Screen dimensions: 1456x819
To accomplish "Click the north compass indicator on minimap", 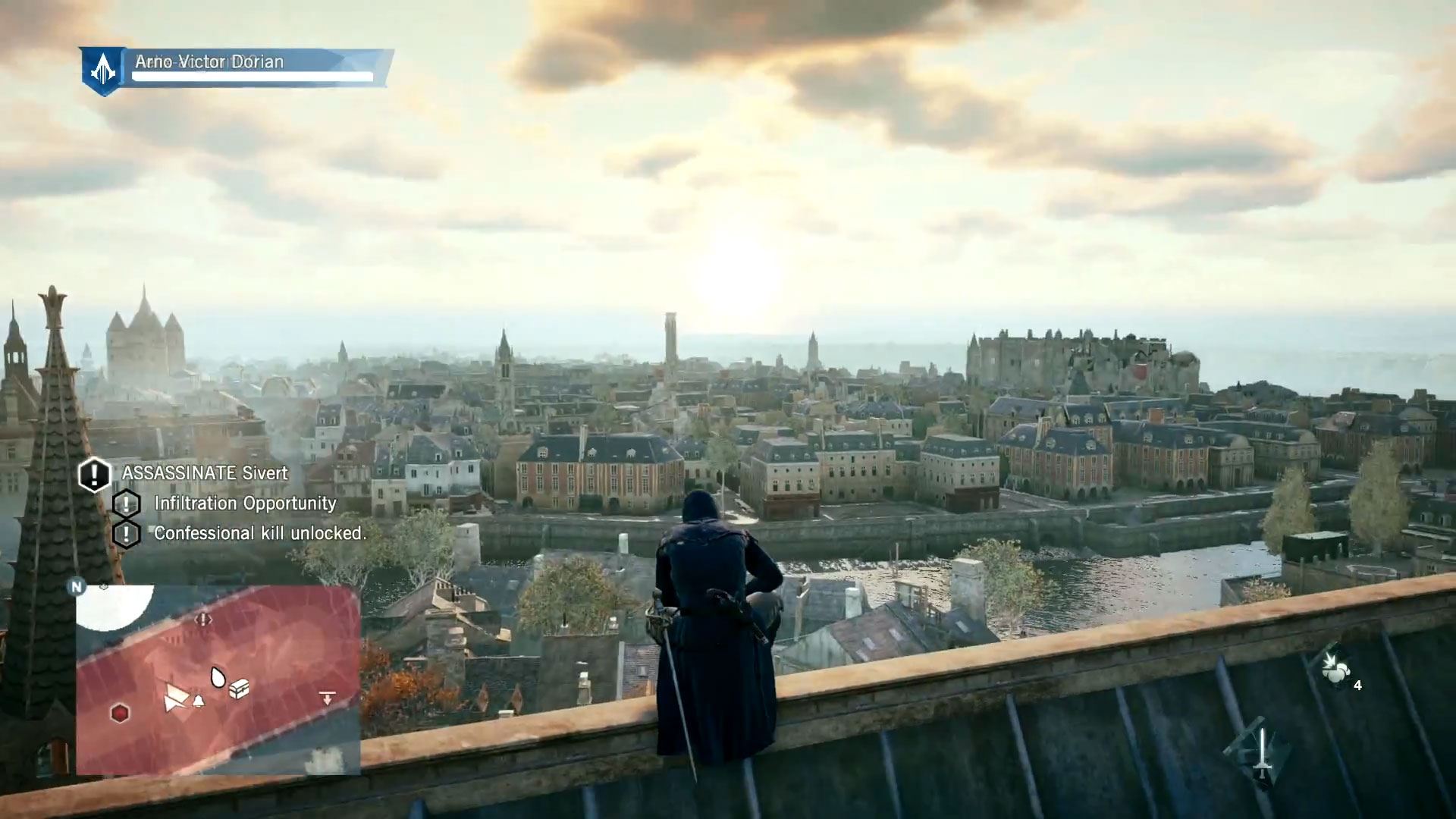I will [76, 586].
